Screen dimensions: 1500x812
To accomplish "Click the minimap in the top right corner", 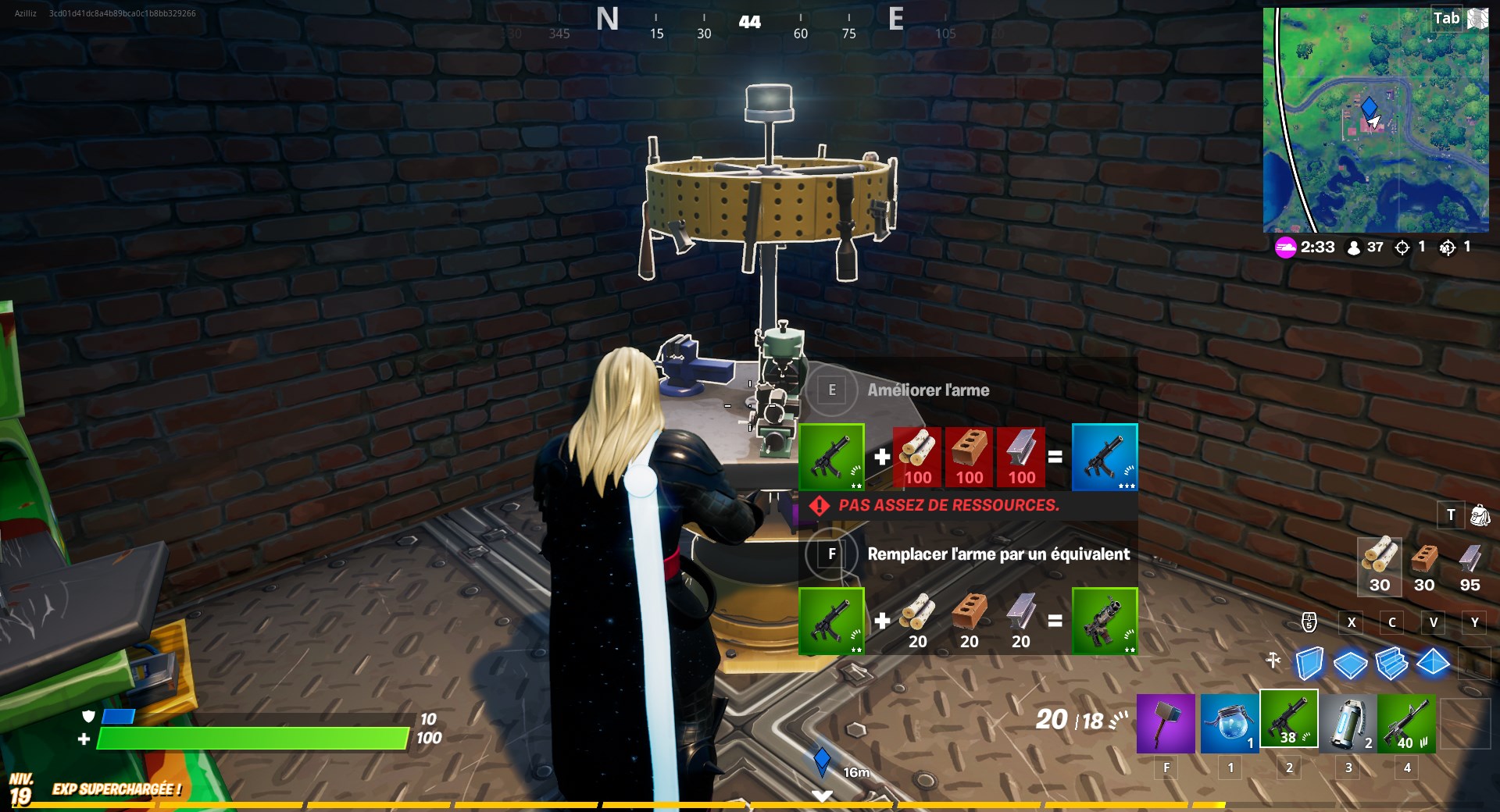I will click(x=1375, y=121).
